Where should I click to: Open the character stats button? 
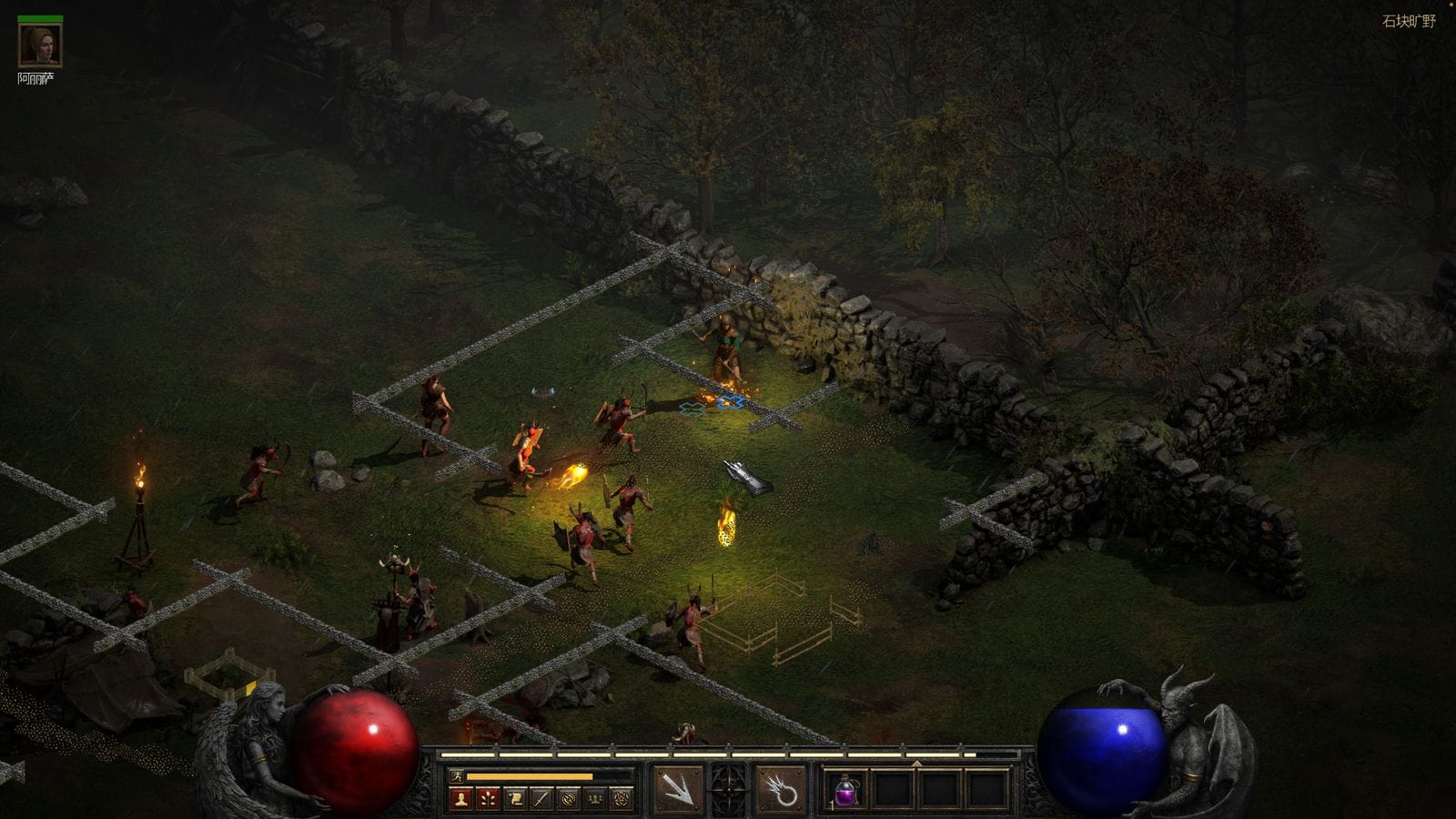pyautogui.click(x=461, y=799)
